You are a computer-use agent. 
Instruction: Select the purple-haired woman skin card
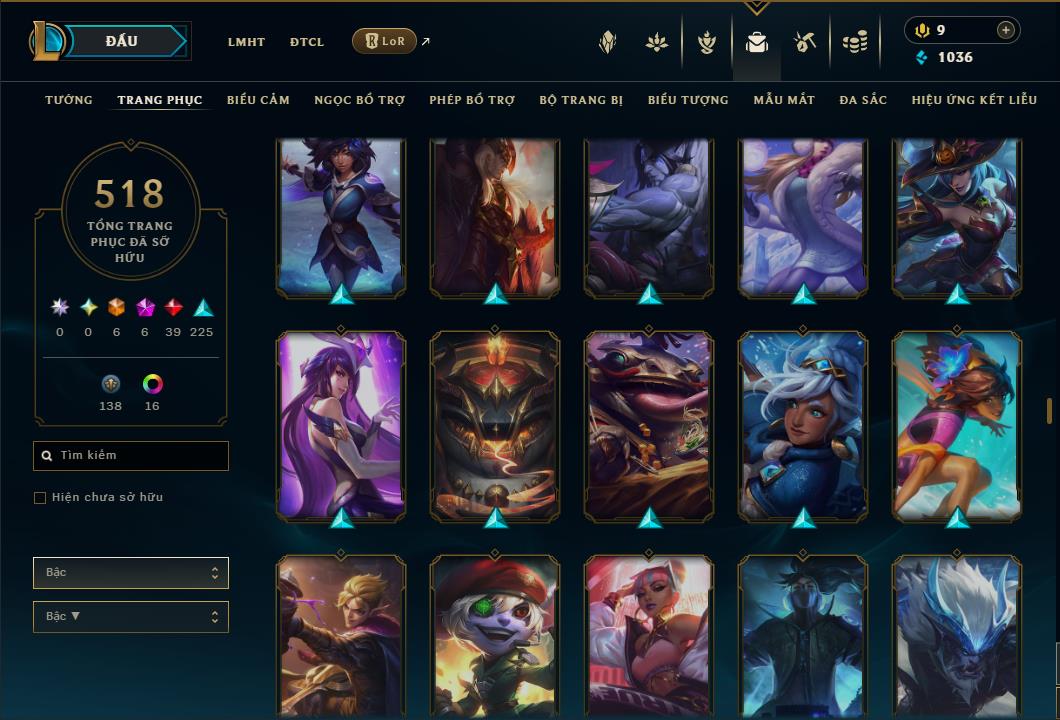coord(341,425)
